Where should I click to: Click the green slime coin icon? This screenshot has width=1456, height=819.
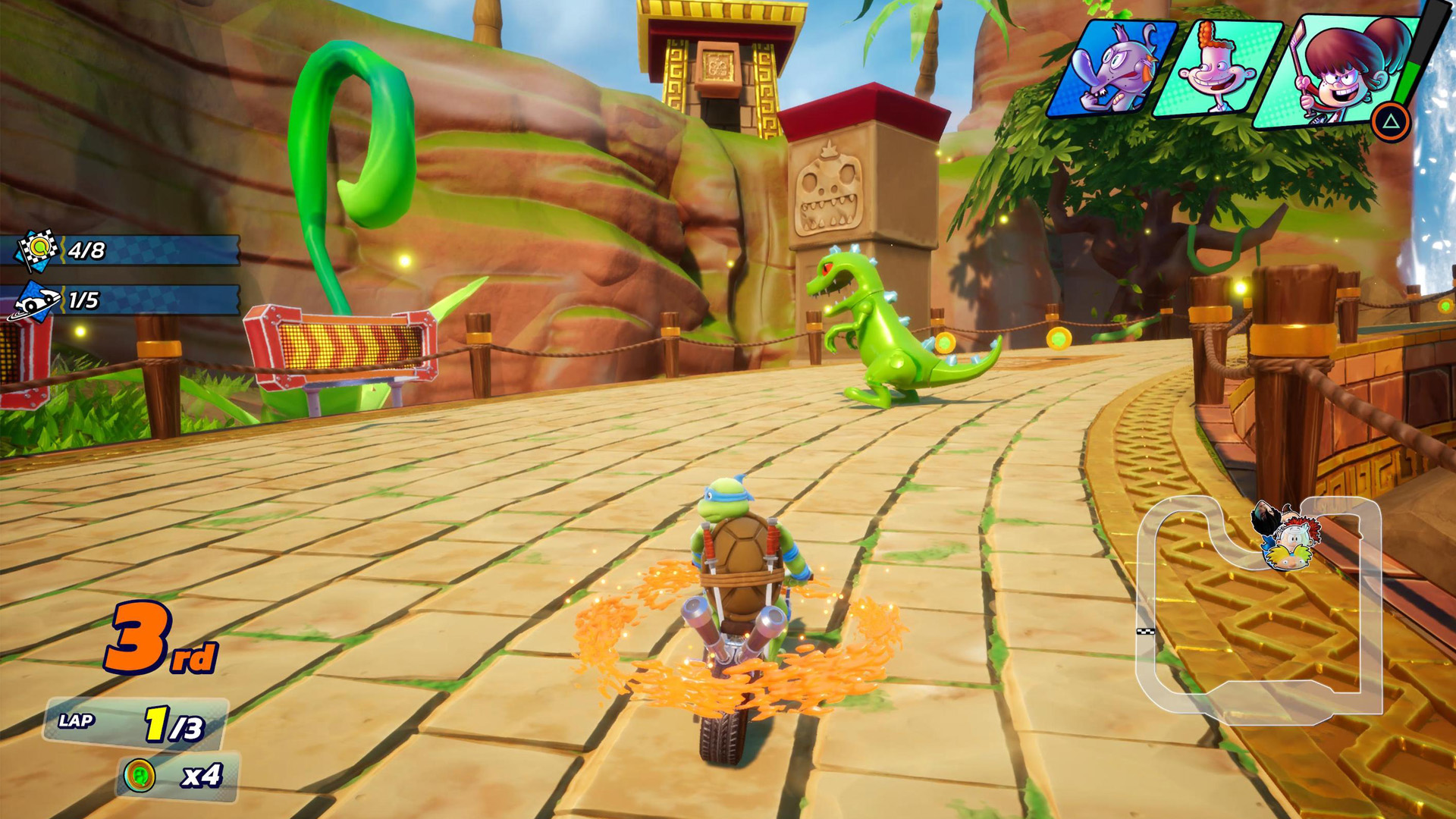(x=140, y=775)
